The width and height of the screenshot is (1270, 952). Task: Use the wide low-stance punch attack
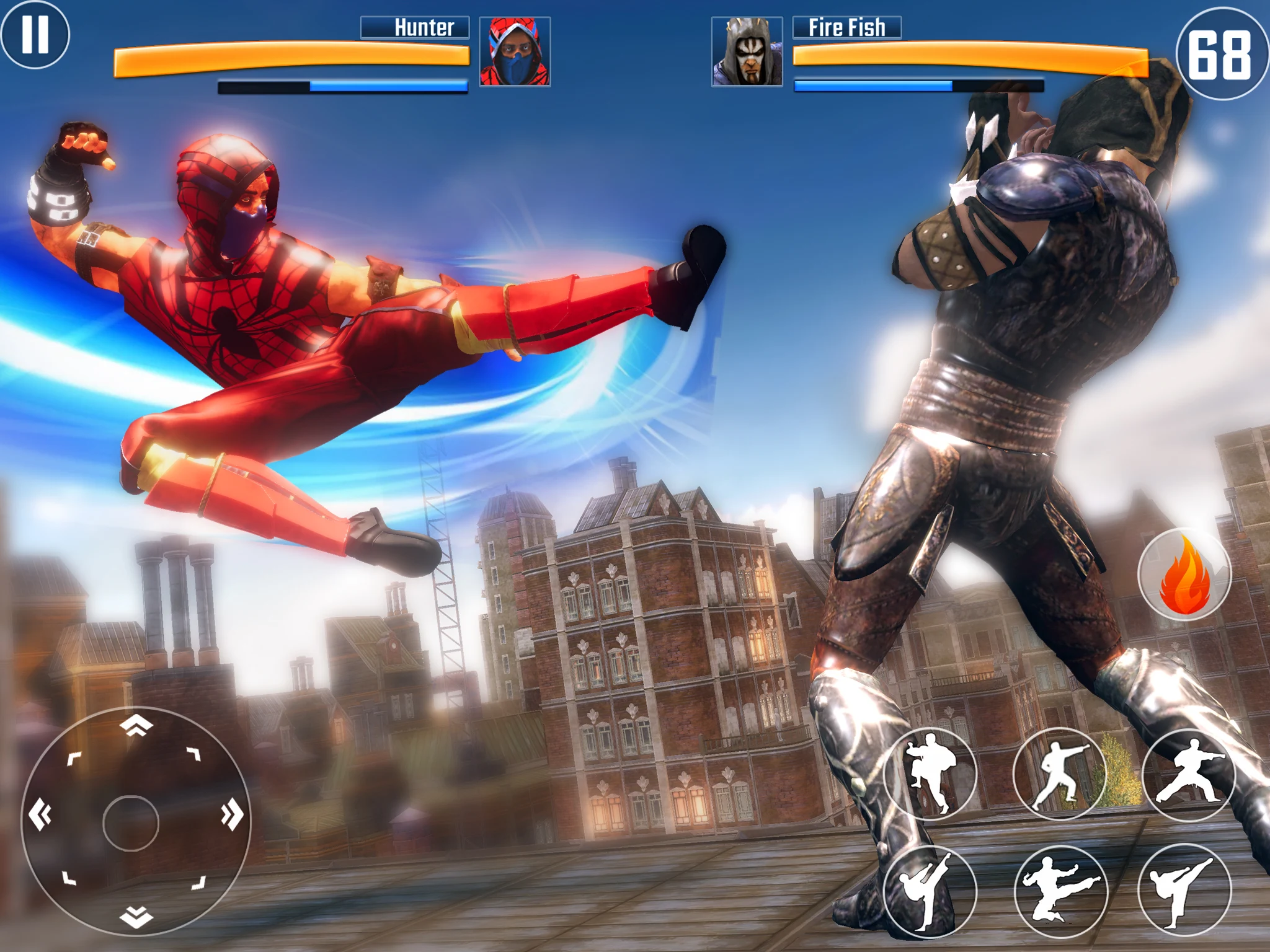point(1188,775)
